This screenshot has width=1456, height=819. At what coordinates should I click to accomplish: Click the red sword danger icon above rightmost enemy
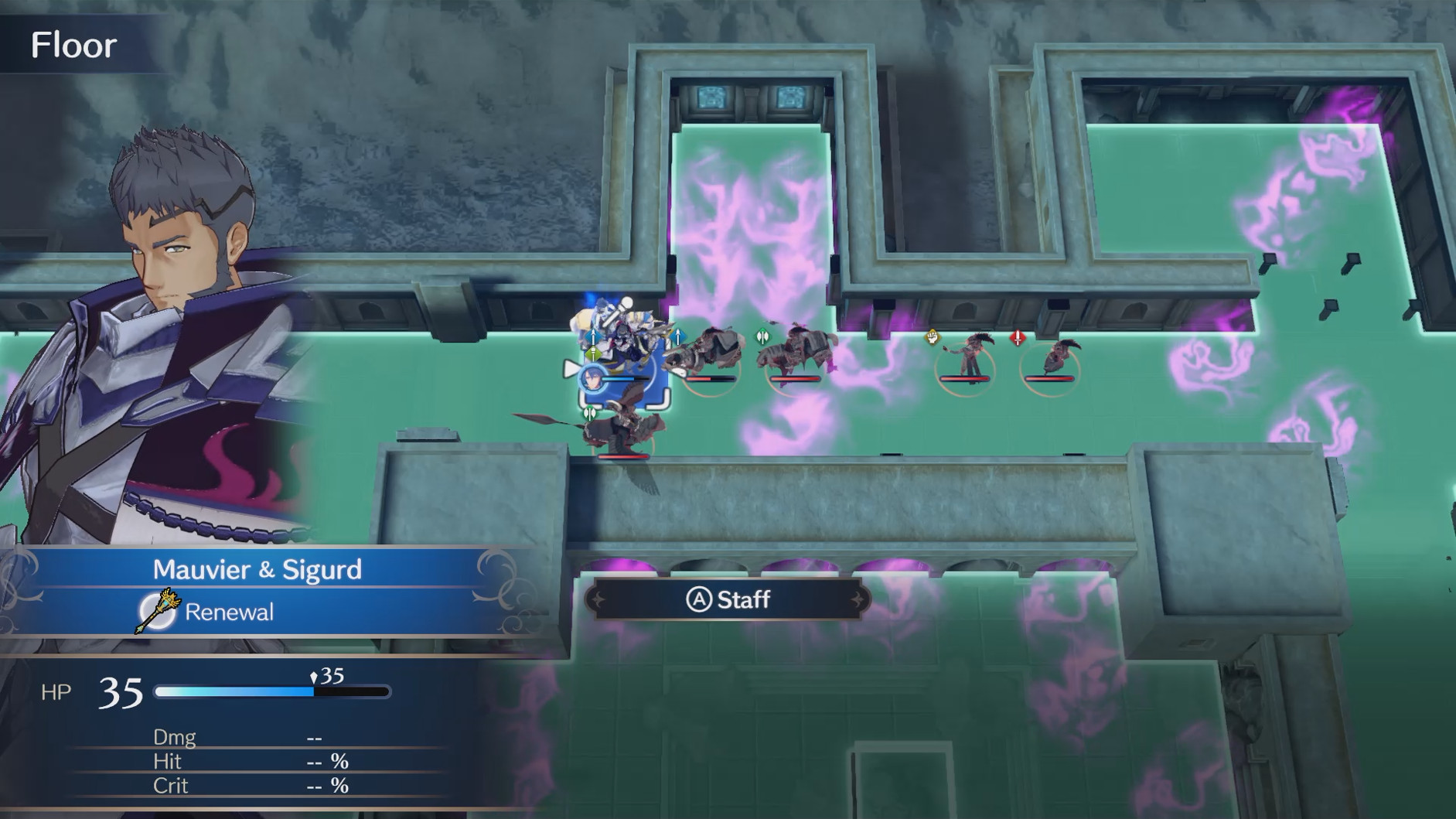click(1018, 336)
